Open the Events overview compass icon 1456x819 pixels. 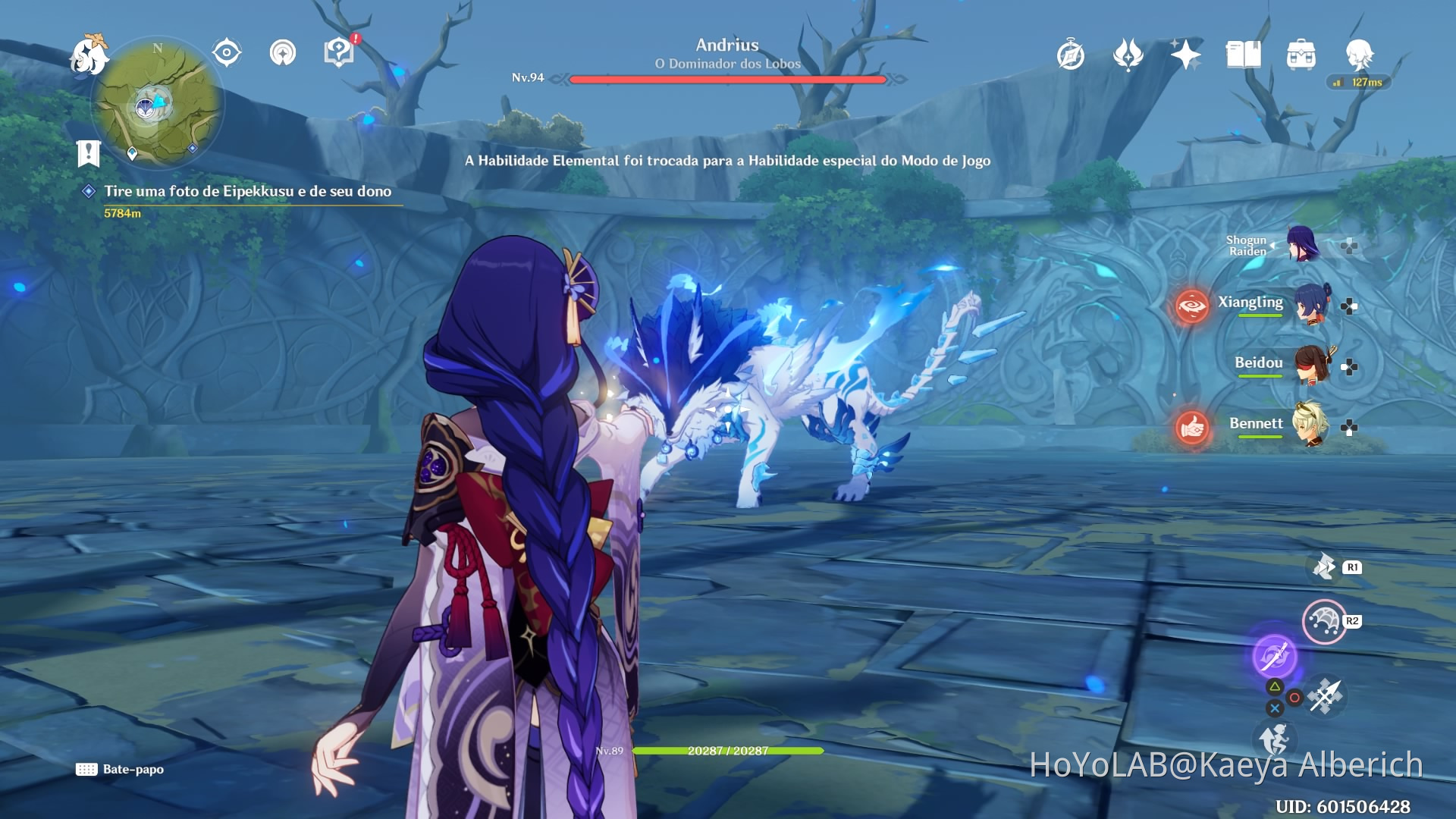pos(1072,55)
